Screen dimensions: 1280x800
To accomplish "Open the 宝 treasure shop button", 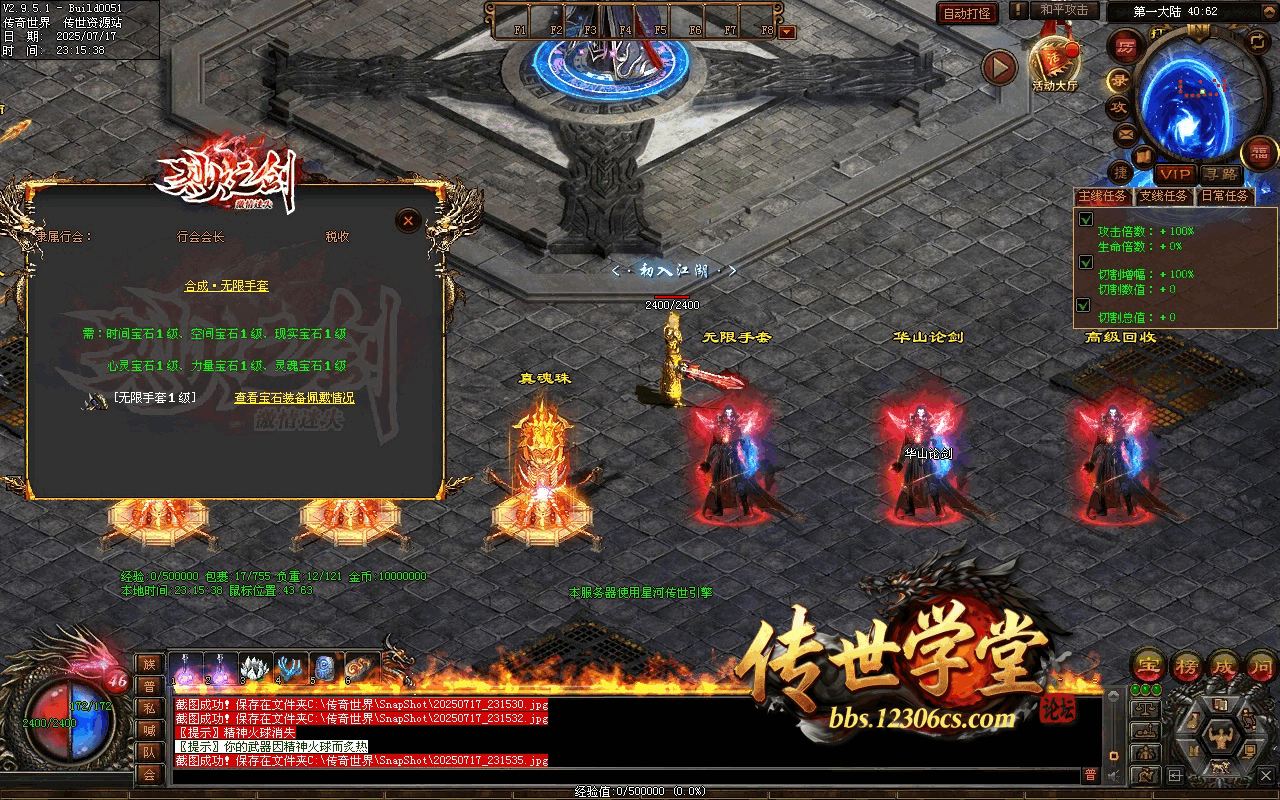I will pyautogui.click(x=1148, y=665).
